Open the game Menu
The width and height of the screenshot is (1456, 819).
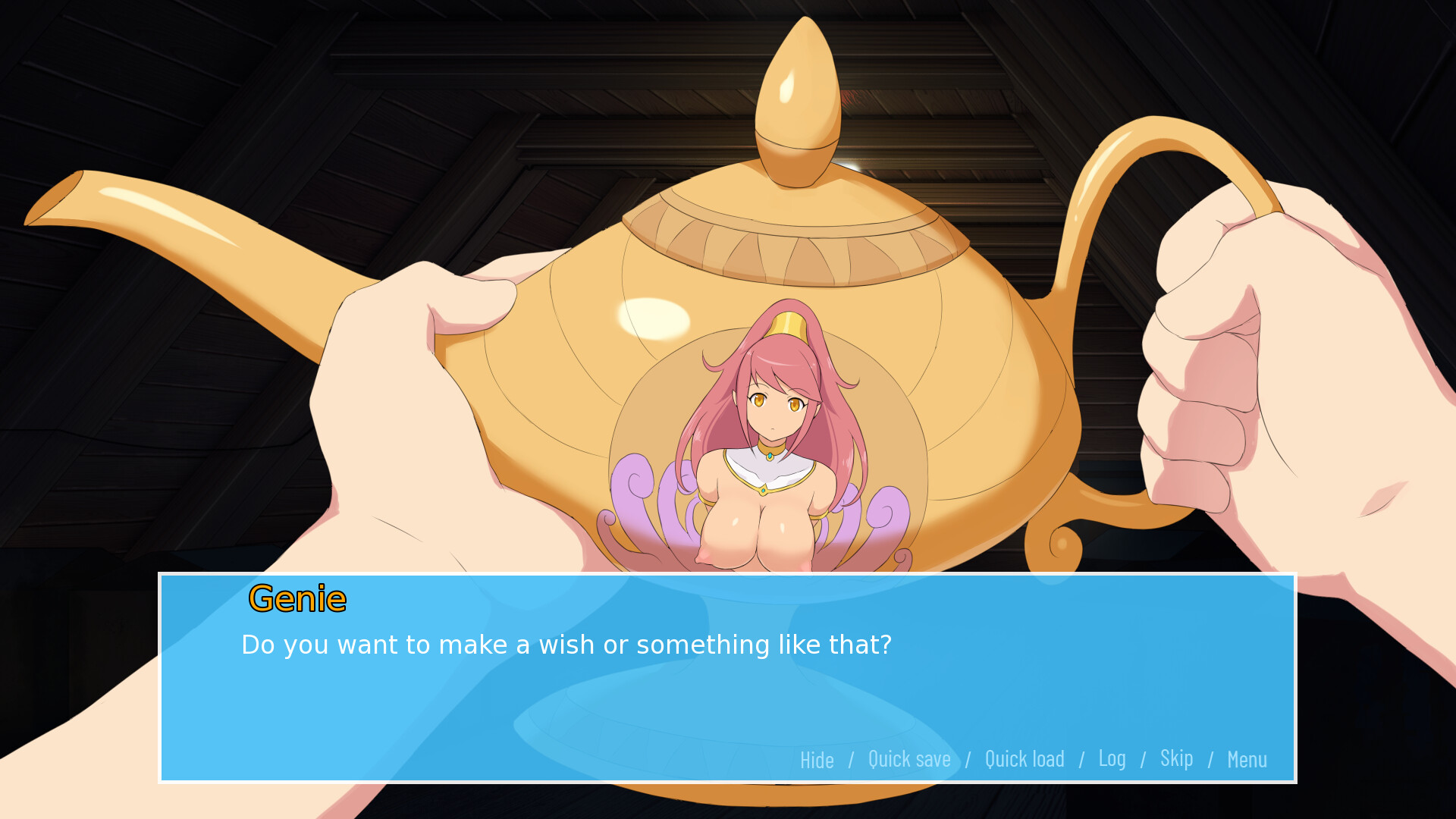(1247, 760)
